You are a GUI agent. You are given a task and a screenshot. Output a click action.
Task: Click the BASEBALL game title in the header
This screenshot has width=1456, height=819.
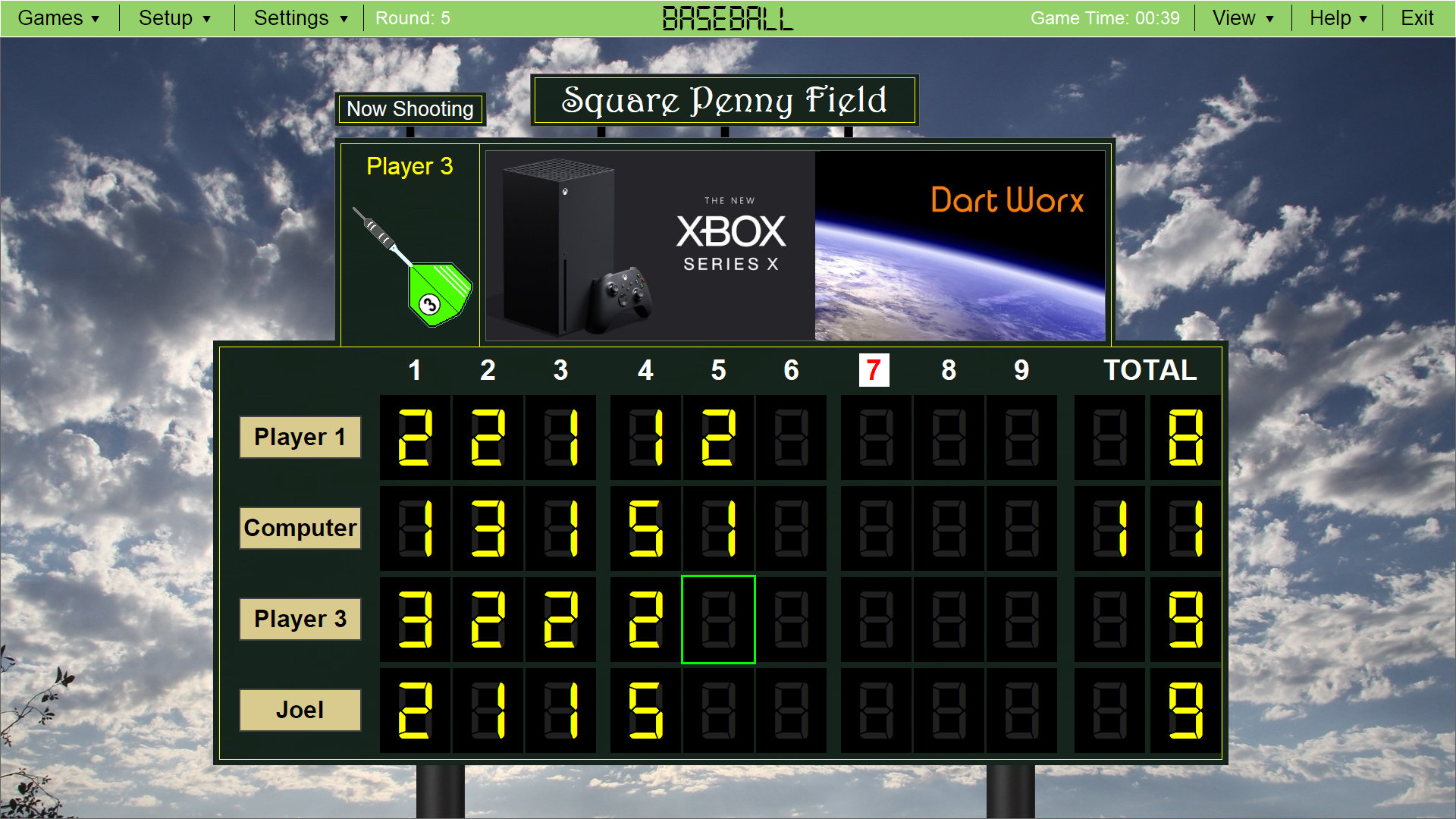point(726,17)
